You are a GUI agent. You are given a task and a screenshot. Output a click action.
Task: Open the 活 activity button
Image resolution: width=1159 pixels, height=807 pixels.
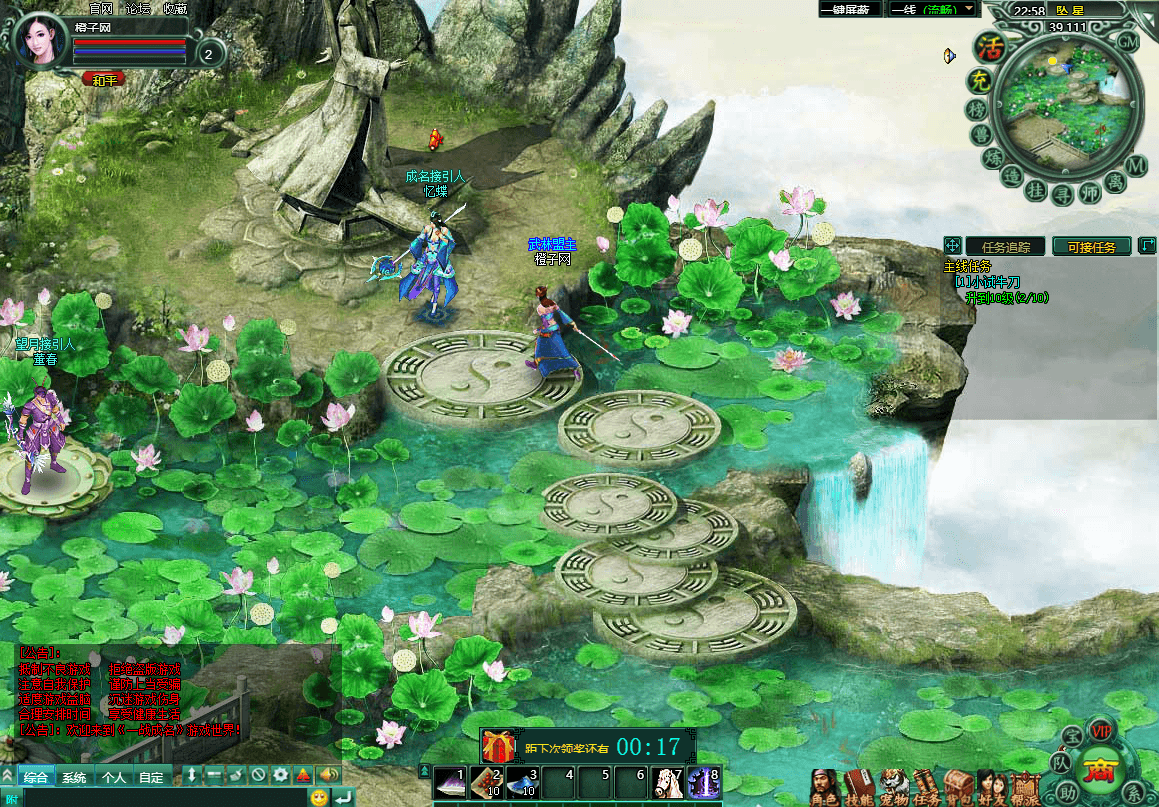point(990,47)
